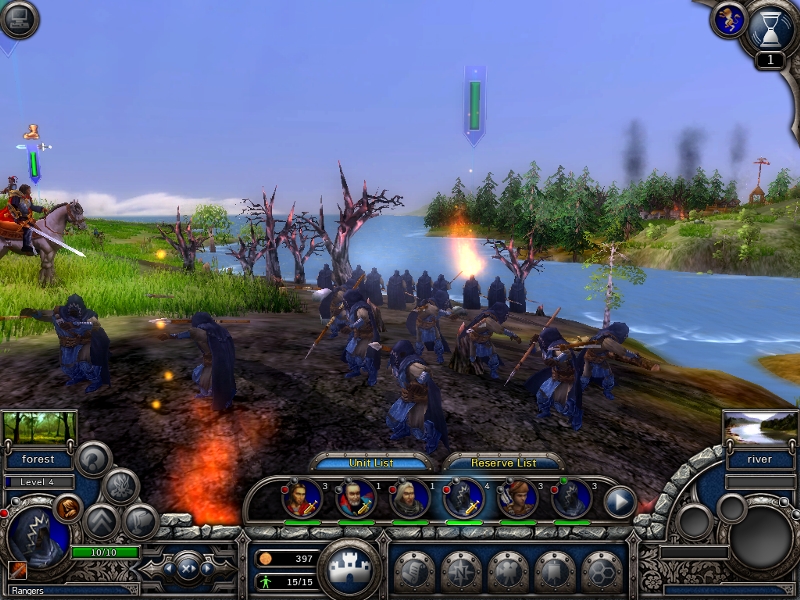The image size is (800, 600).
Task: Click the hexagon cluster button
Action: 601,571
